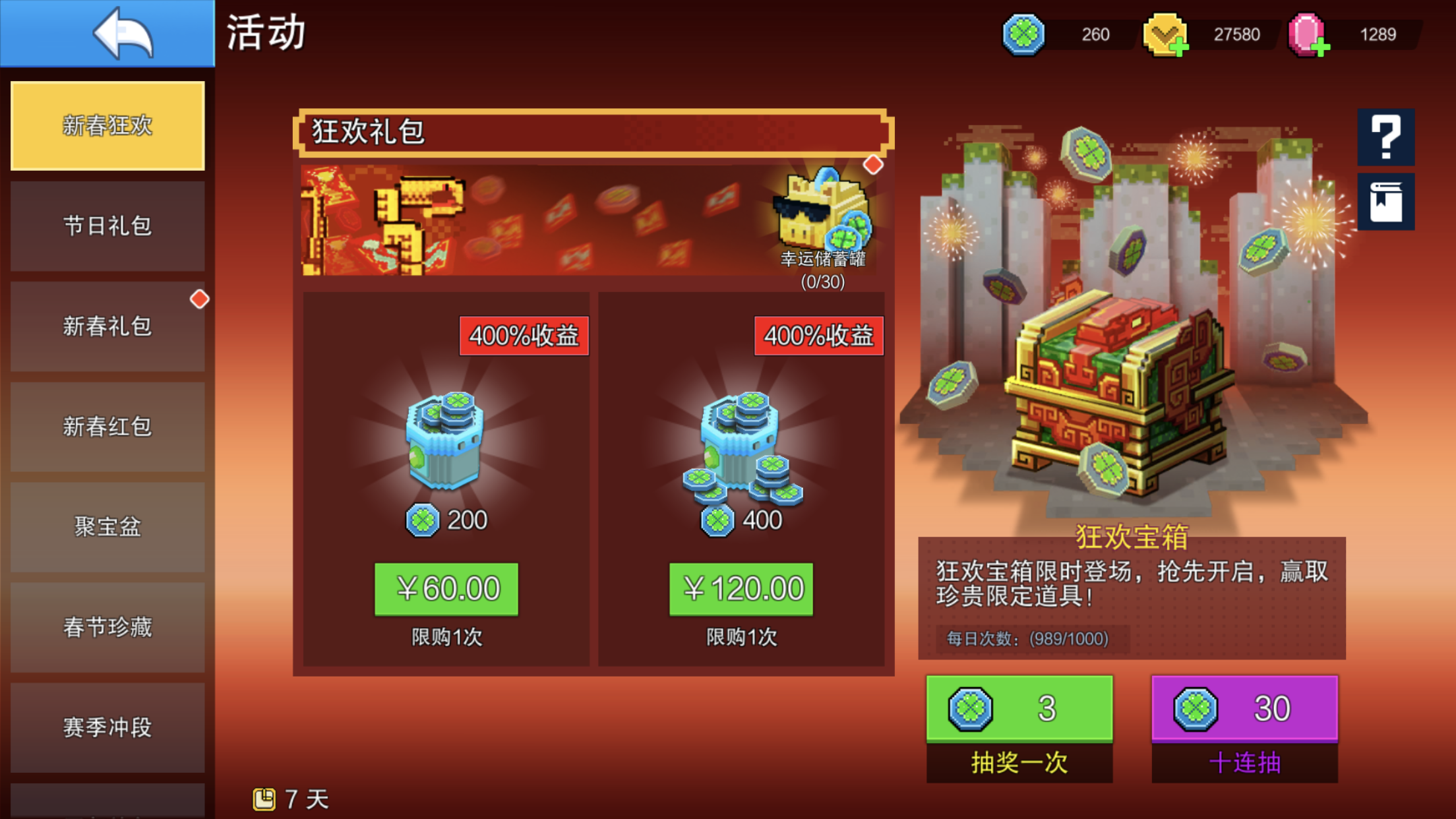The height and width of the screenshot is (819, 1456).
Task: Click the red diamond badge on the gift banner
Action: pyautogui.click(x=875, y=166)
